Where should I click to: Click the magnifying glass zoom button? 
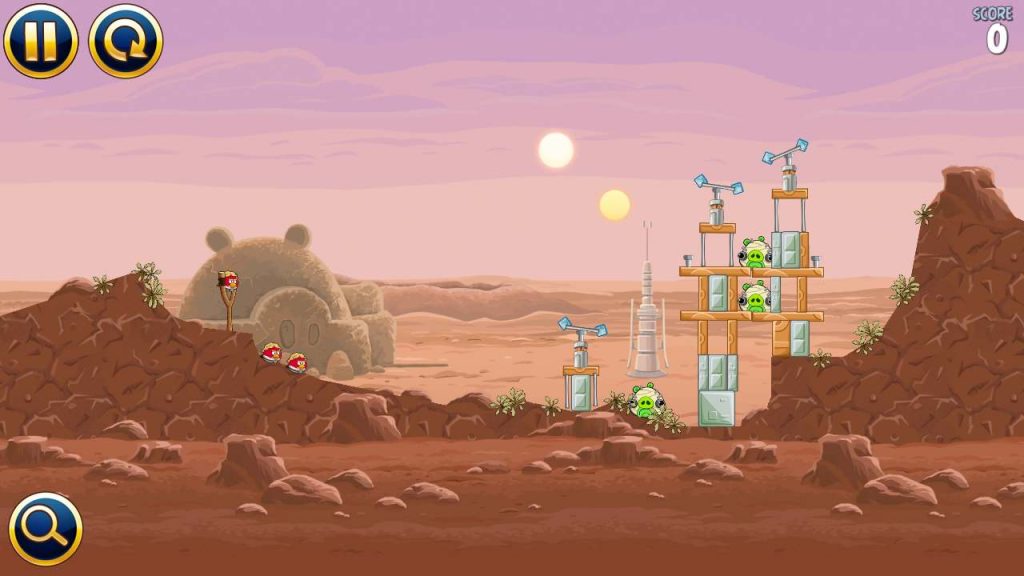coord(46,529)
